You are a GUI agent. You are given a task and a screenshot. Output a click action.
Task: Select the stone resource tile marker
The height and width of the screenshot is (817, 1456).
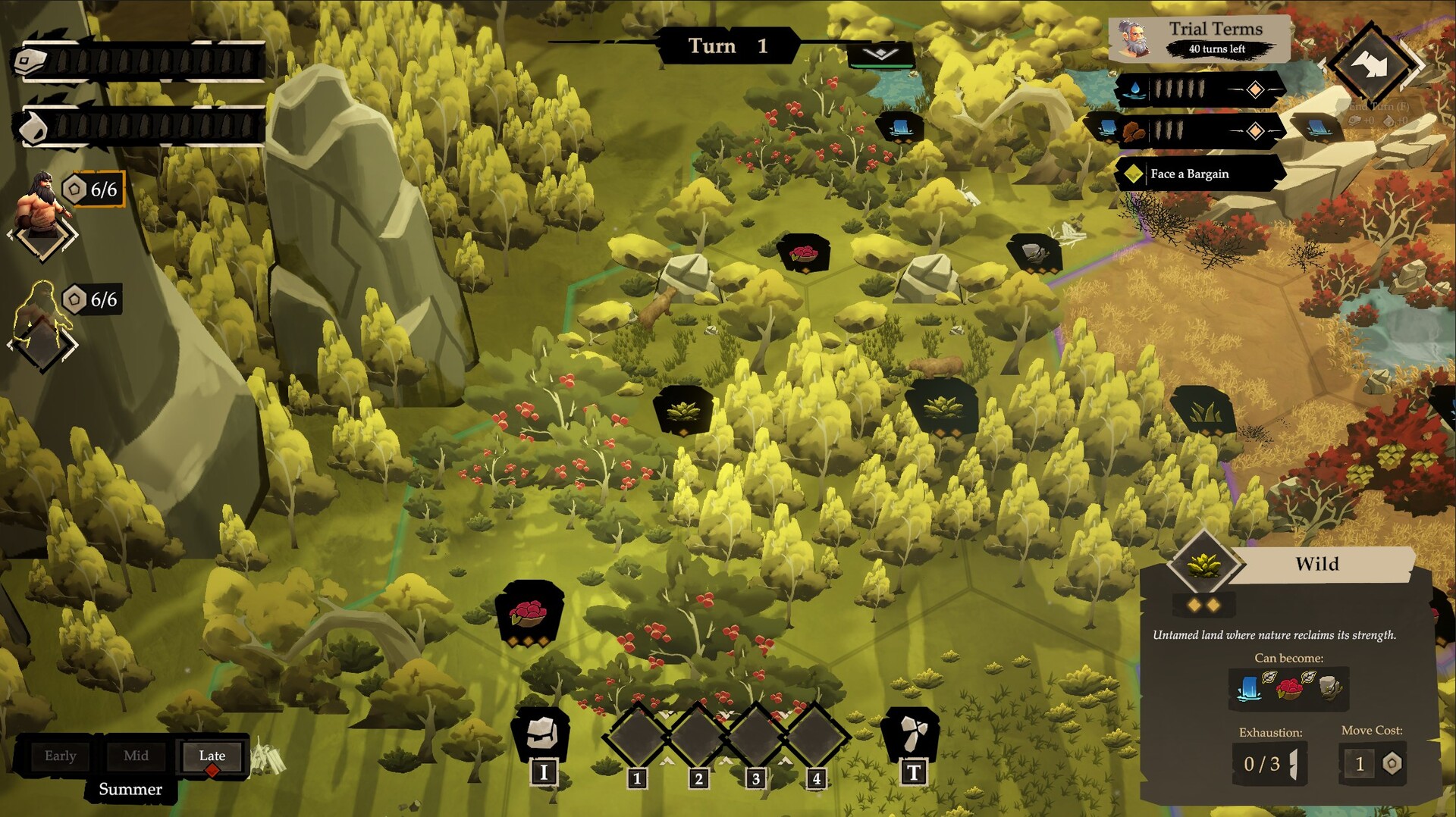(x=1034, y=252)
